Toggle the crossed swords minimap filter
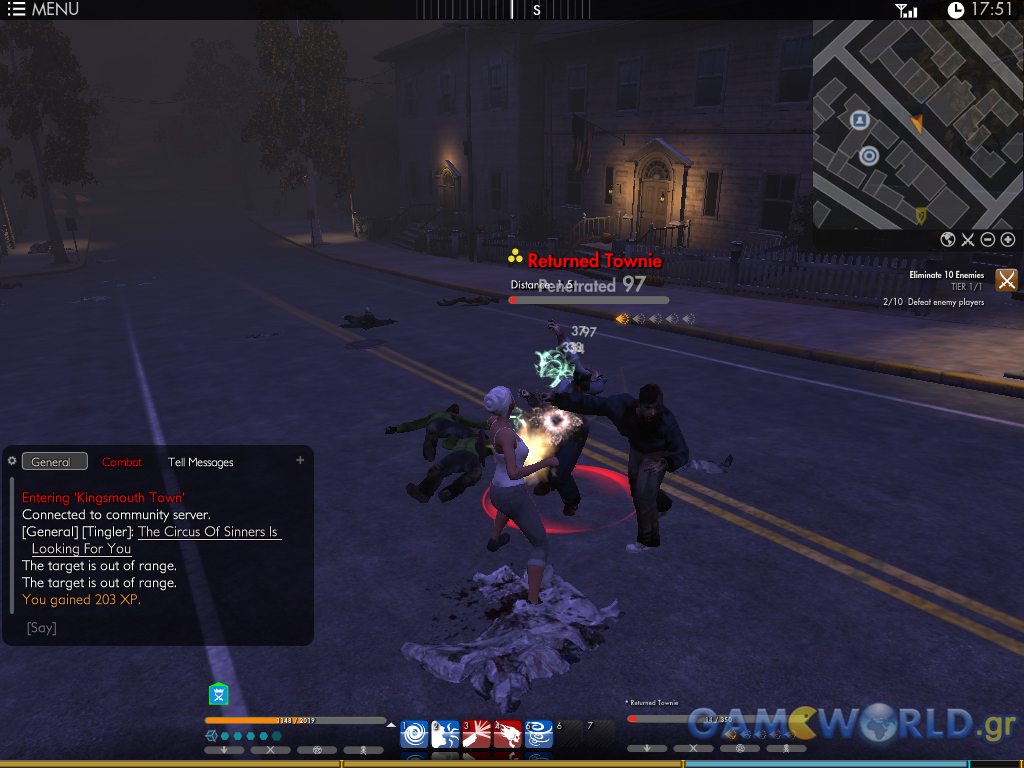This screenshot has height=768, width=1024. [968, 239]
